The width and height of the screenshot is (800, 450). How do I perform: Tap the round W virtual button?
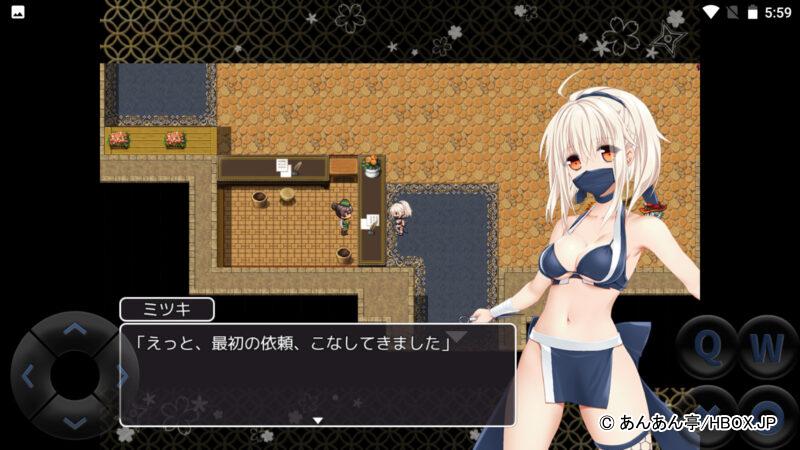click(767, 348)
